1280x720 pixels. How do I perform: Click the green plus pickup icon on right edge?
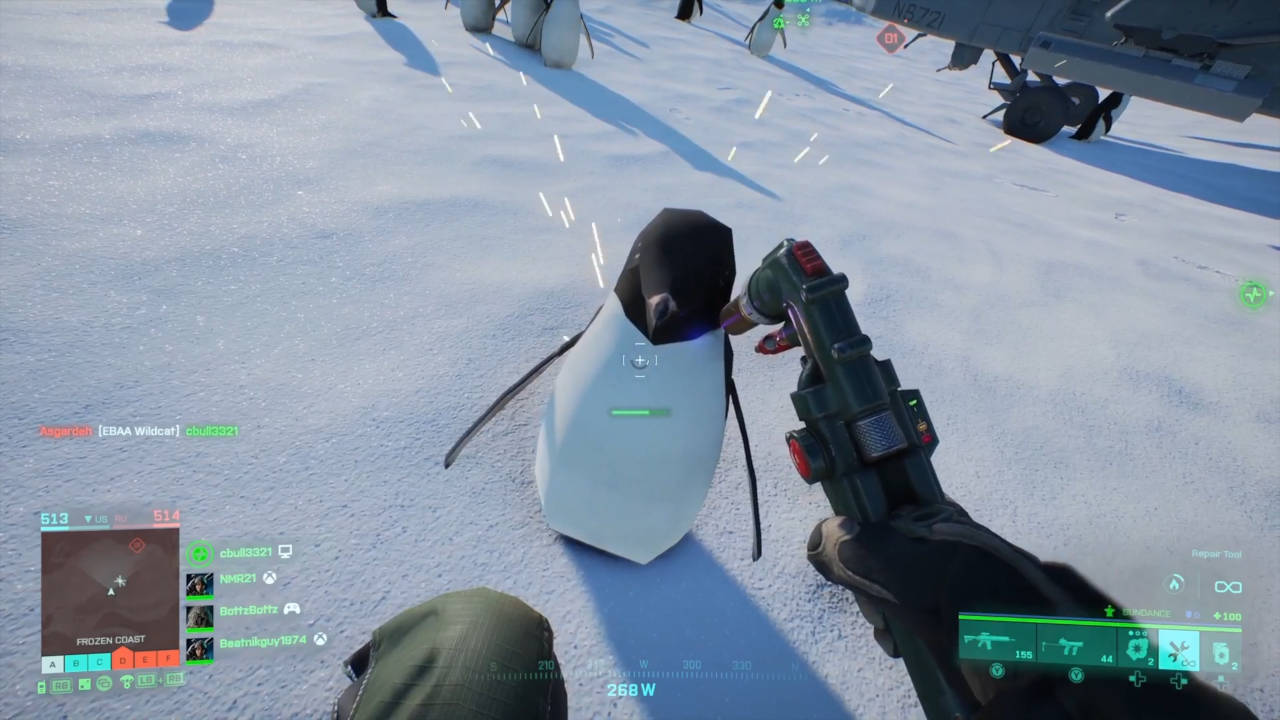1253,295
